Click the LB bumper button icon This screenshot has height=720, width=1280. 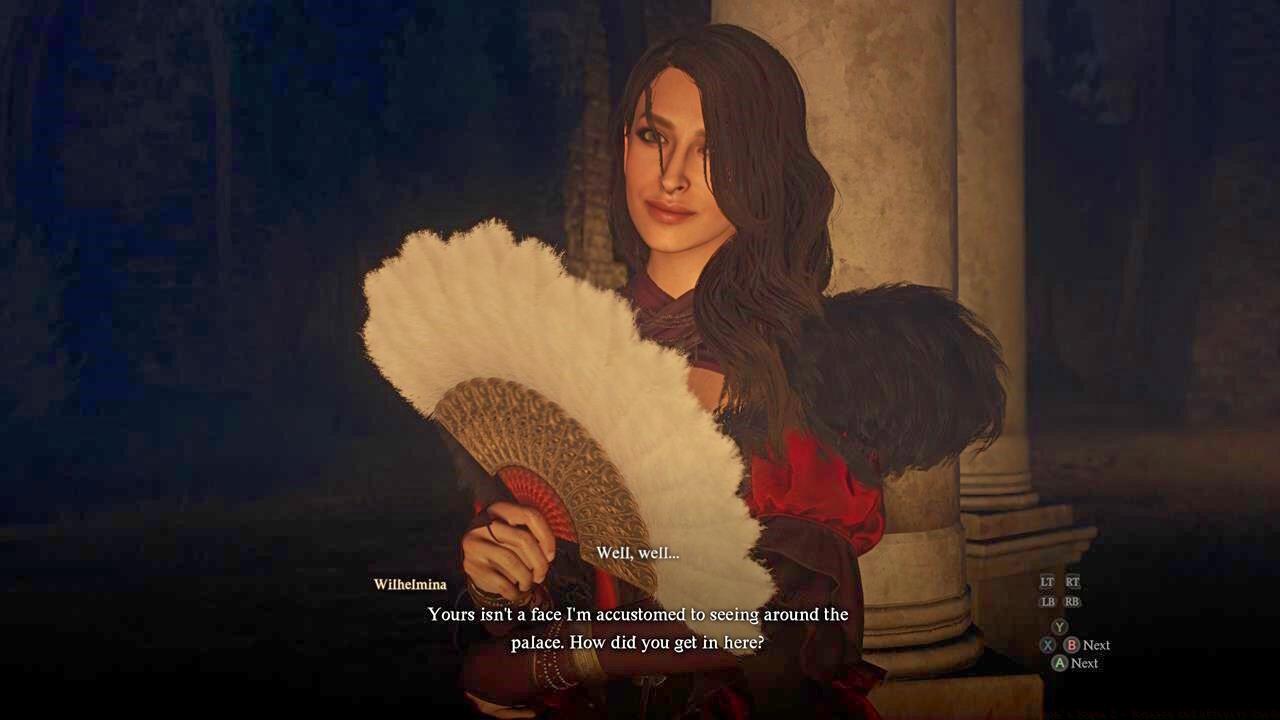click(x=1048, y=600)
